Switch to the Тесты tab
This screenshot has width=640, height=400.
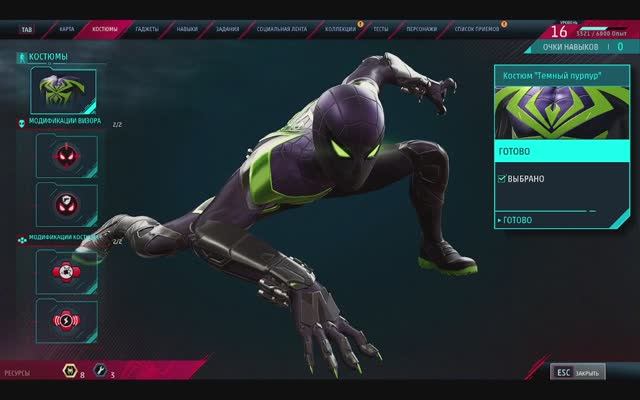click(x=381, y=29)
